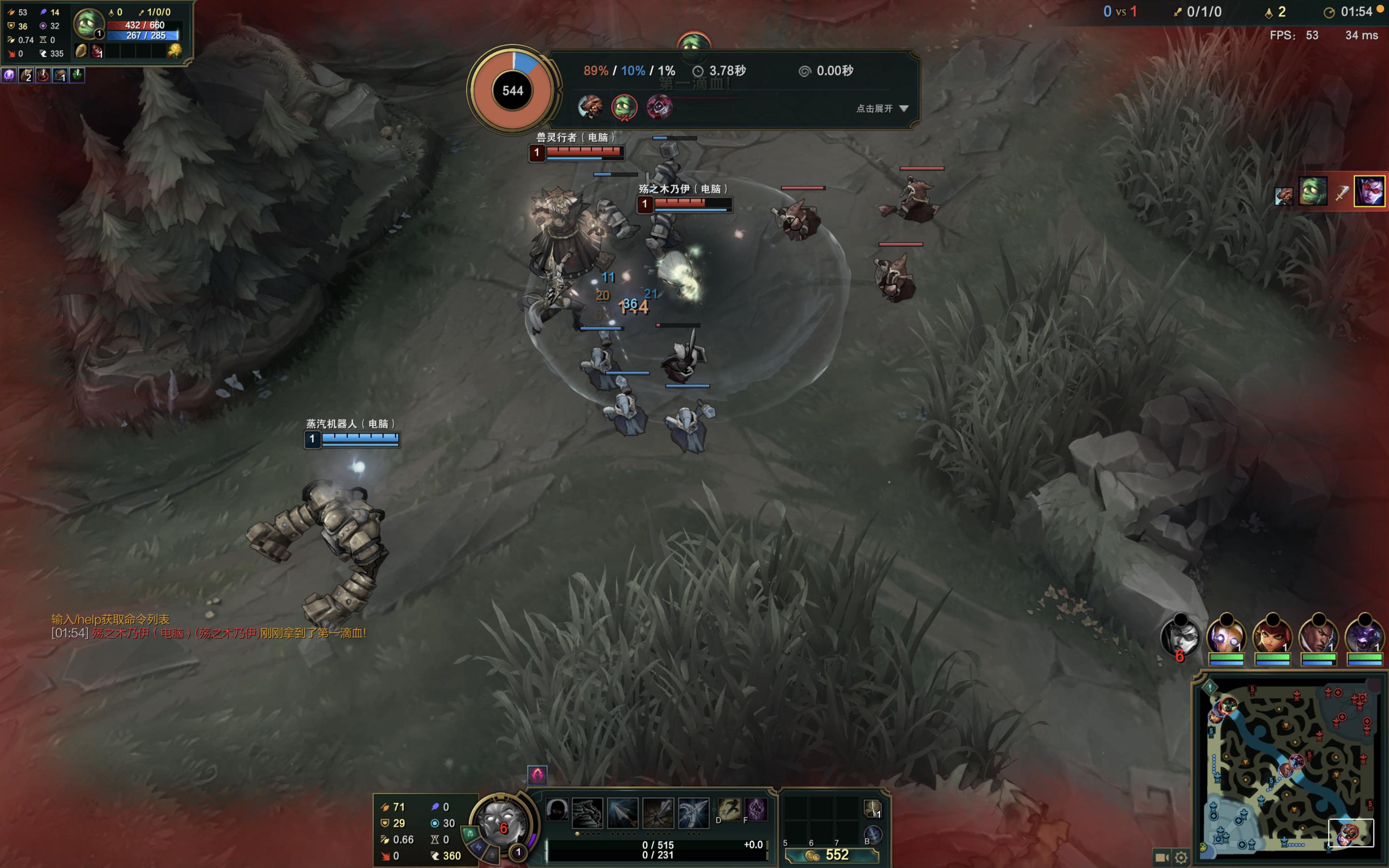The image size is (1389, 868).
Task: Open the settings gear beside the minimap
Action: point(1181,857)
